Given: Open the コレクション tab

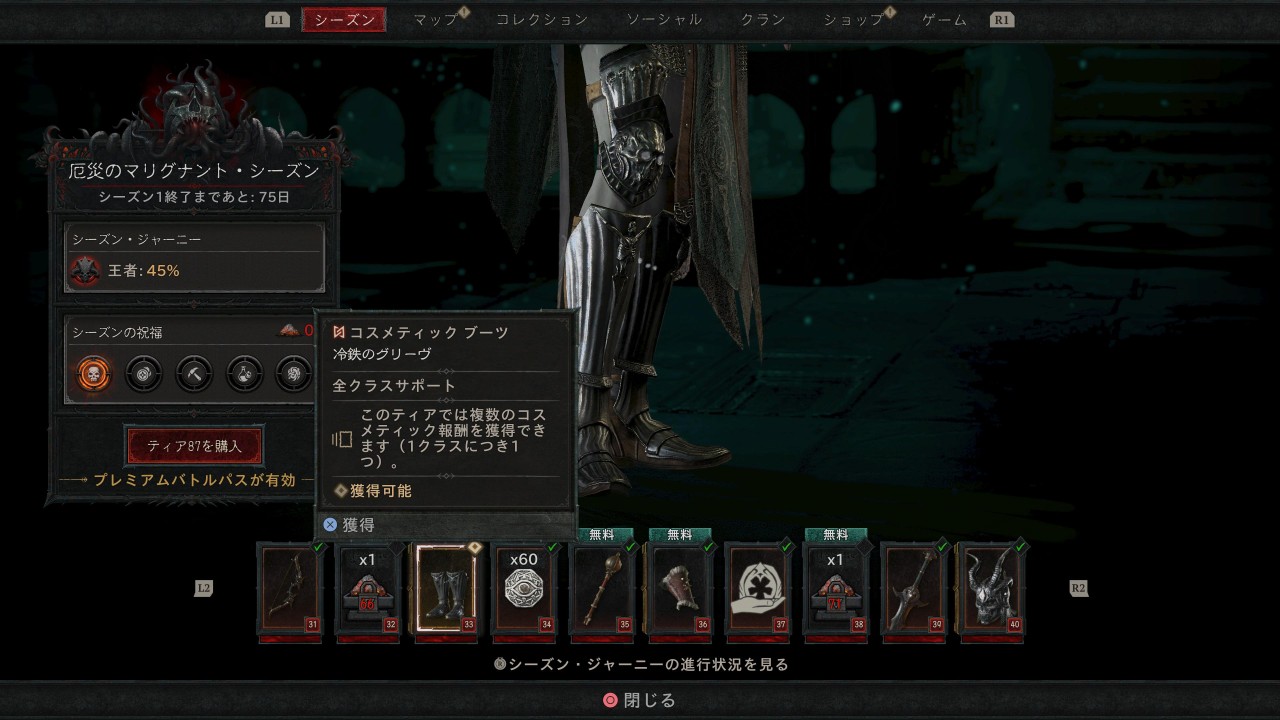Looking at the screenshot, I should 542,20.
